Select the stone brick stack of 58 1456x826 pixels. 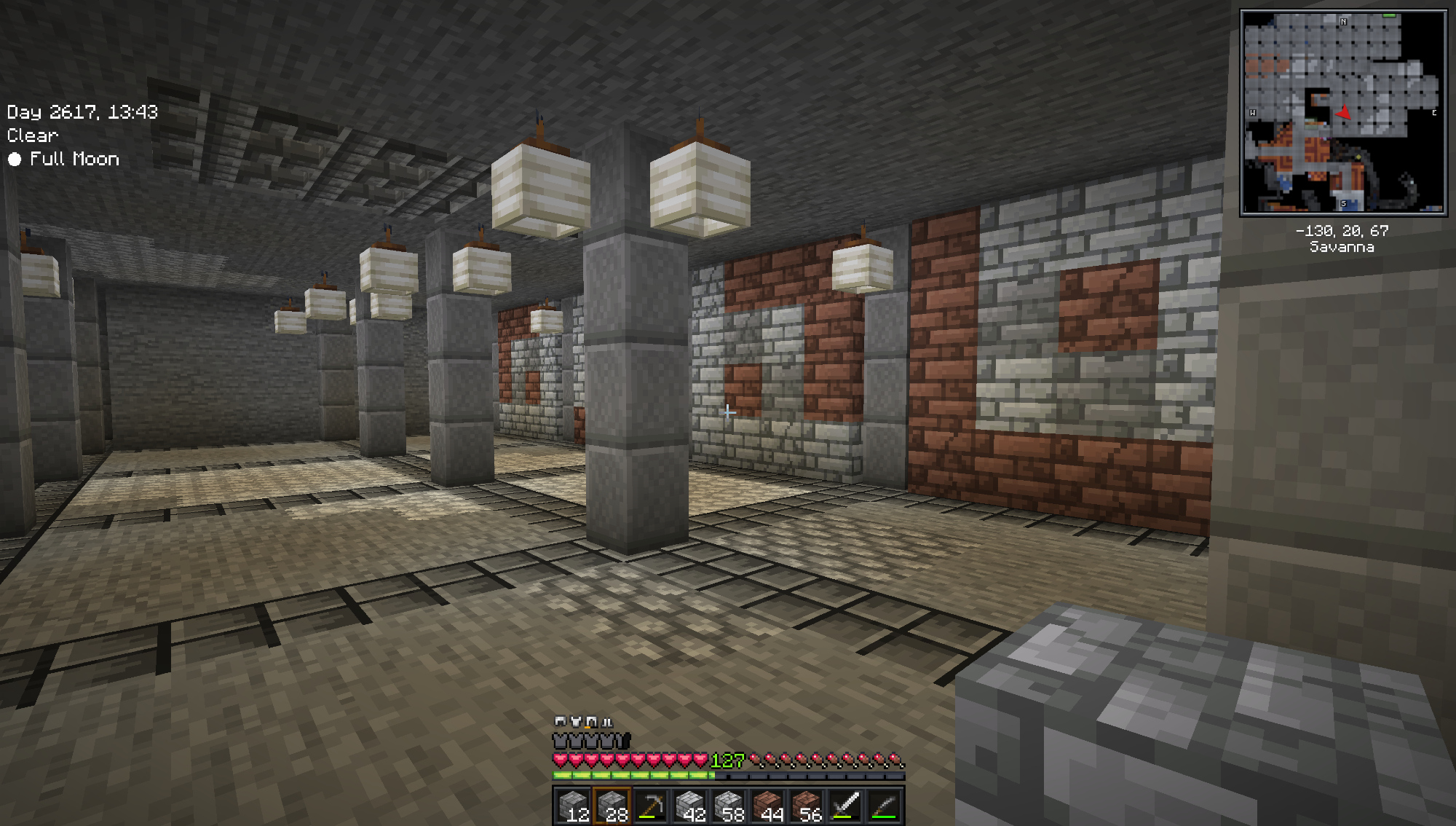point(729,806)
